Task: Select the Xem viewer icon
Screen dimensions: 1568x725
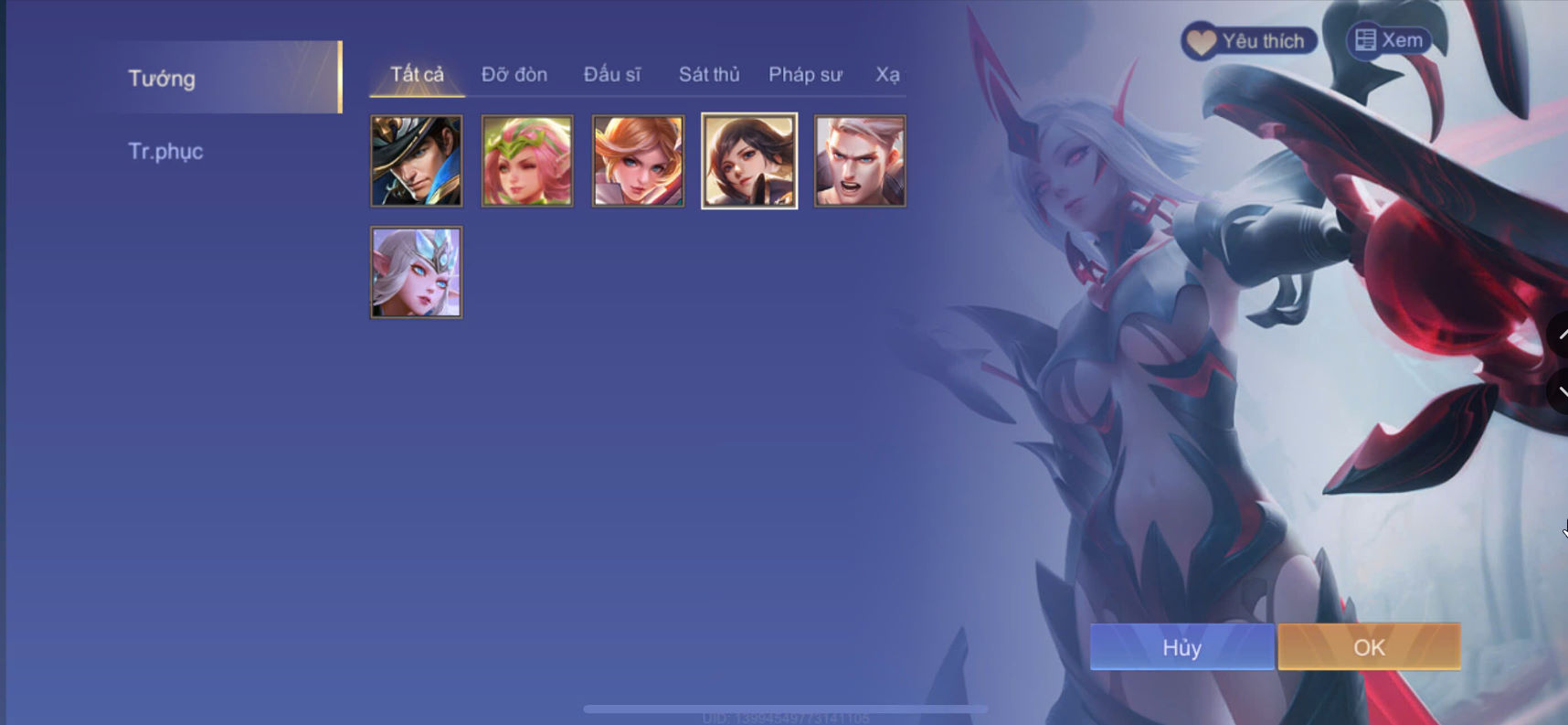Action: click(1364, 39)
